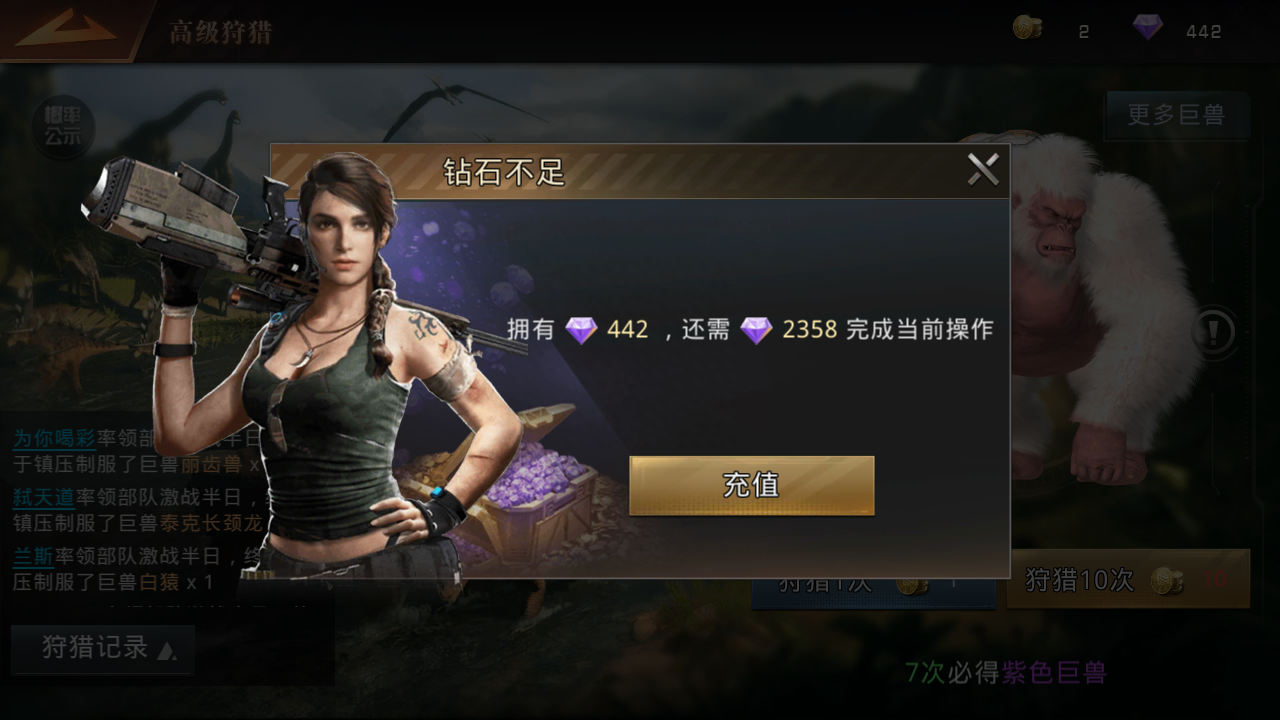Viewport: 1280px width, 720px height.
Task: Open player 弑天道 profile link
Action: [x=43, y=497]
